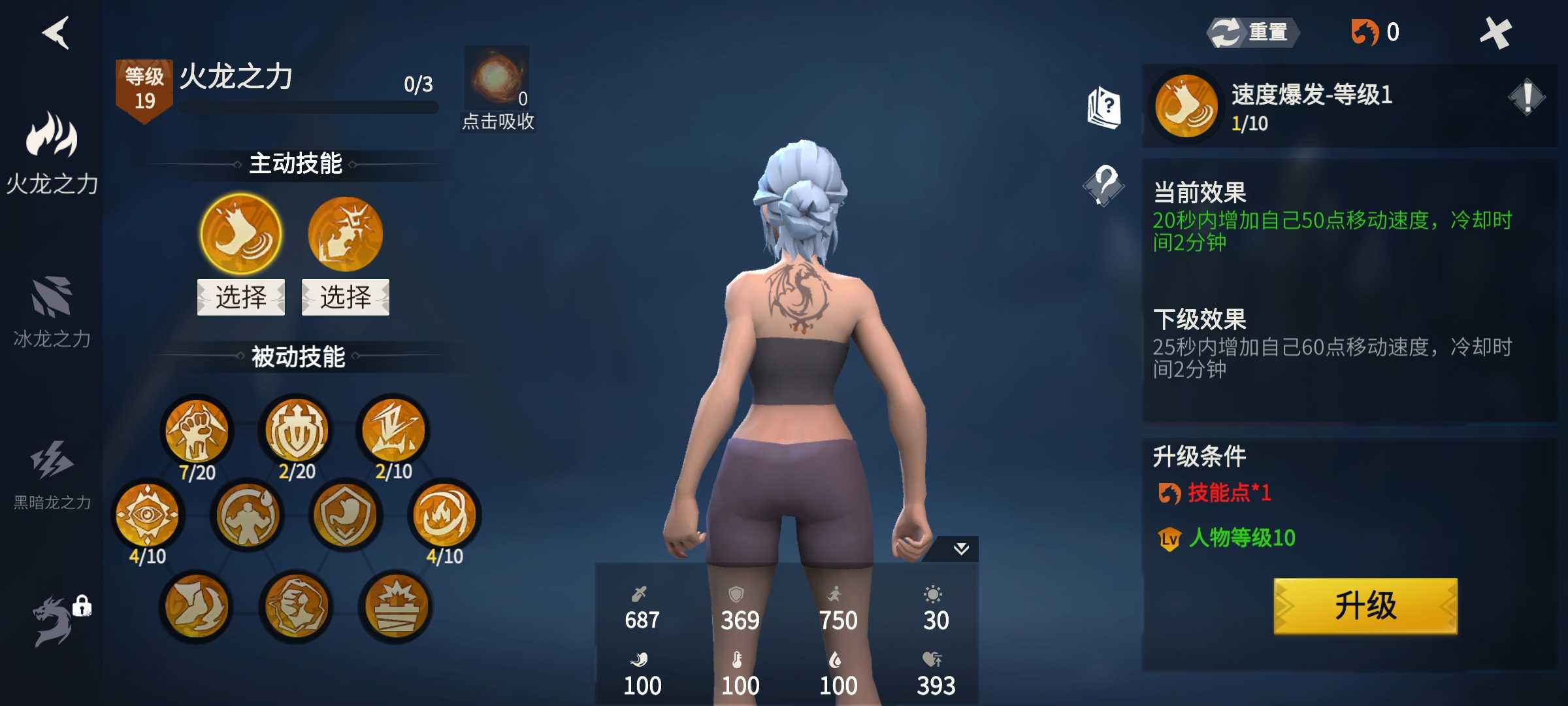Switch to the 火龙之力 tab

(52, 154)
